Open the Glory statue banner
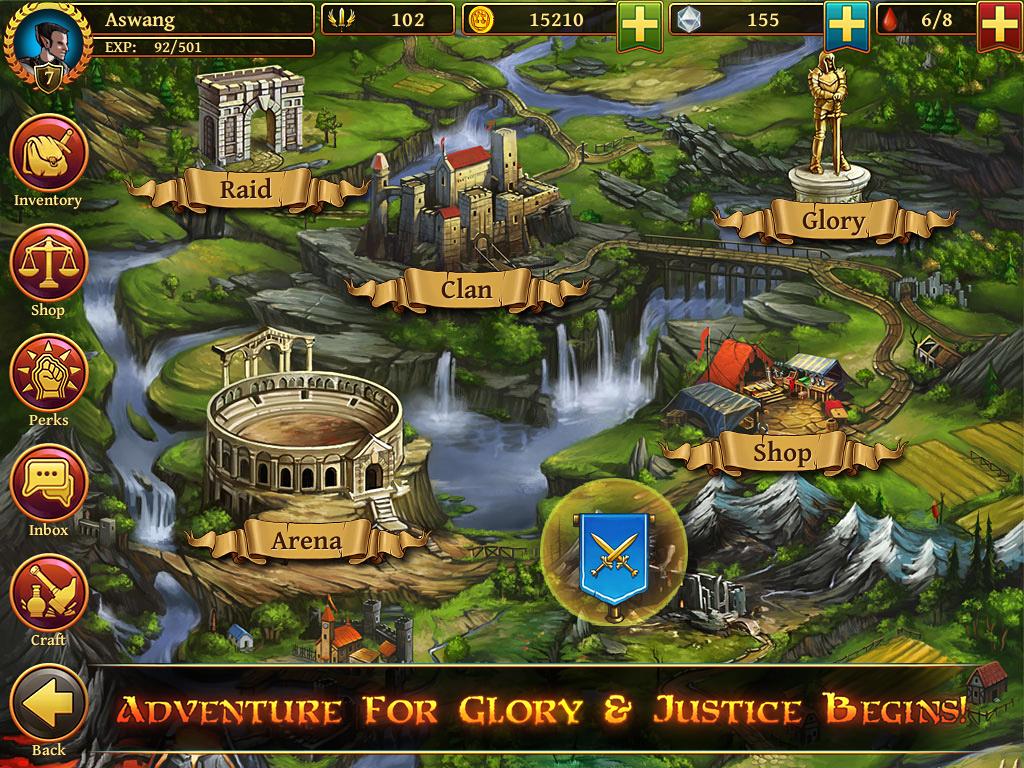This screenshot has width=1024, height=768. pos(833,220)
